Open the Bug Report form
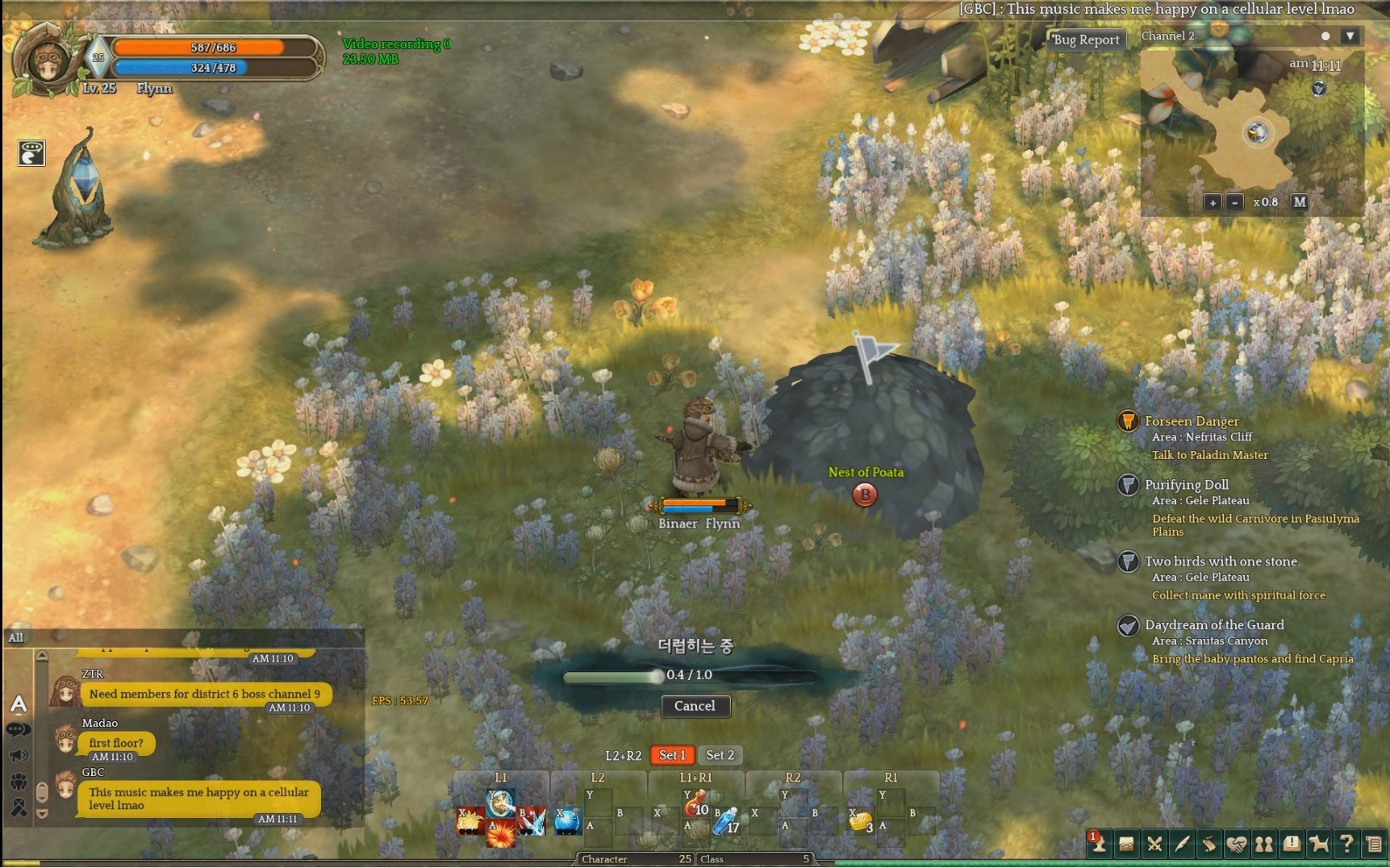Screen dimensions: 1390x868 pyautogui.click(x=1086, y=40)
